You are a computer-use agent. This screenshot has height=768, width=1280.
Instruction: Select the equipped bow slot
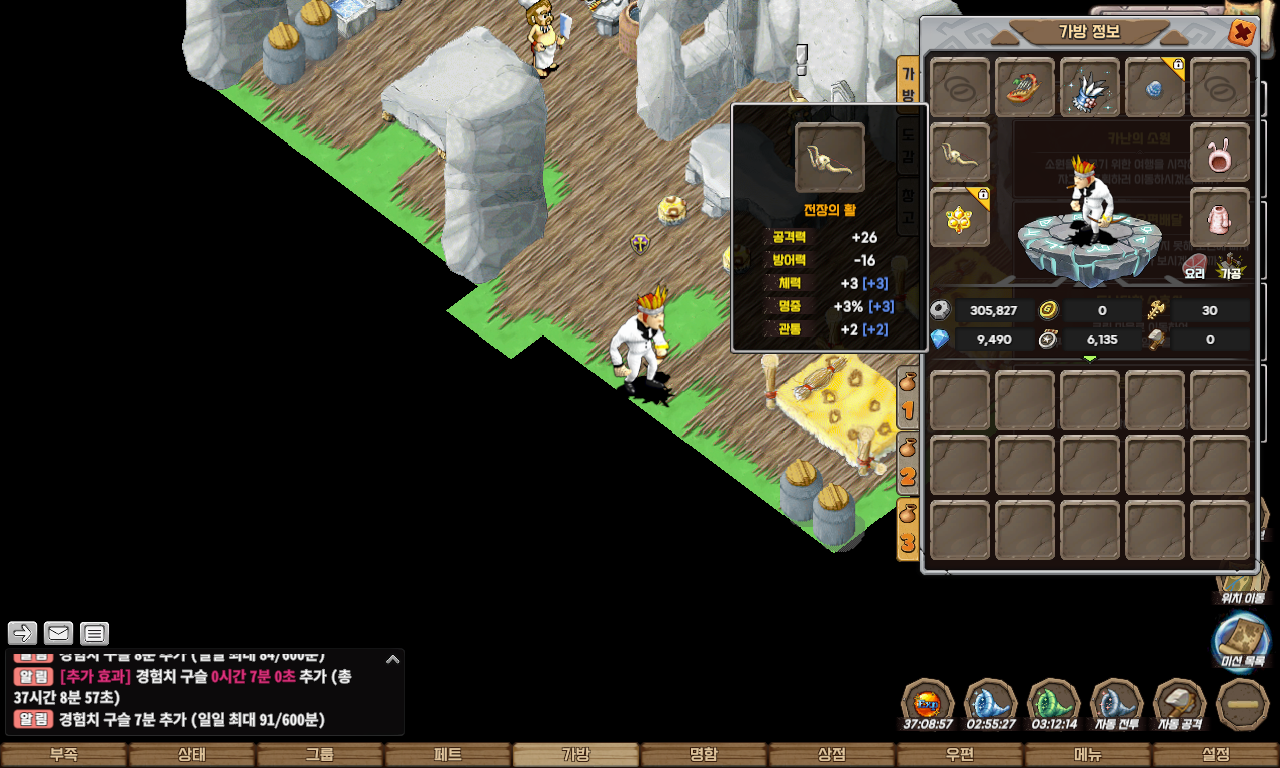[x=960, y=153]
